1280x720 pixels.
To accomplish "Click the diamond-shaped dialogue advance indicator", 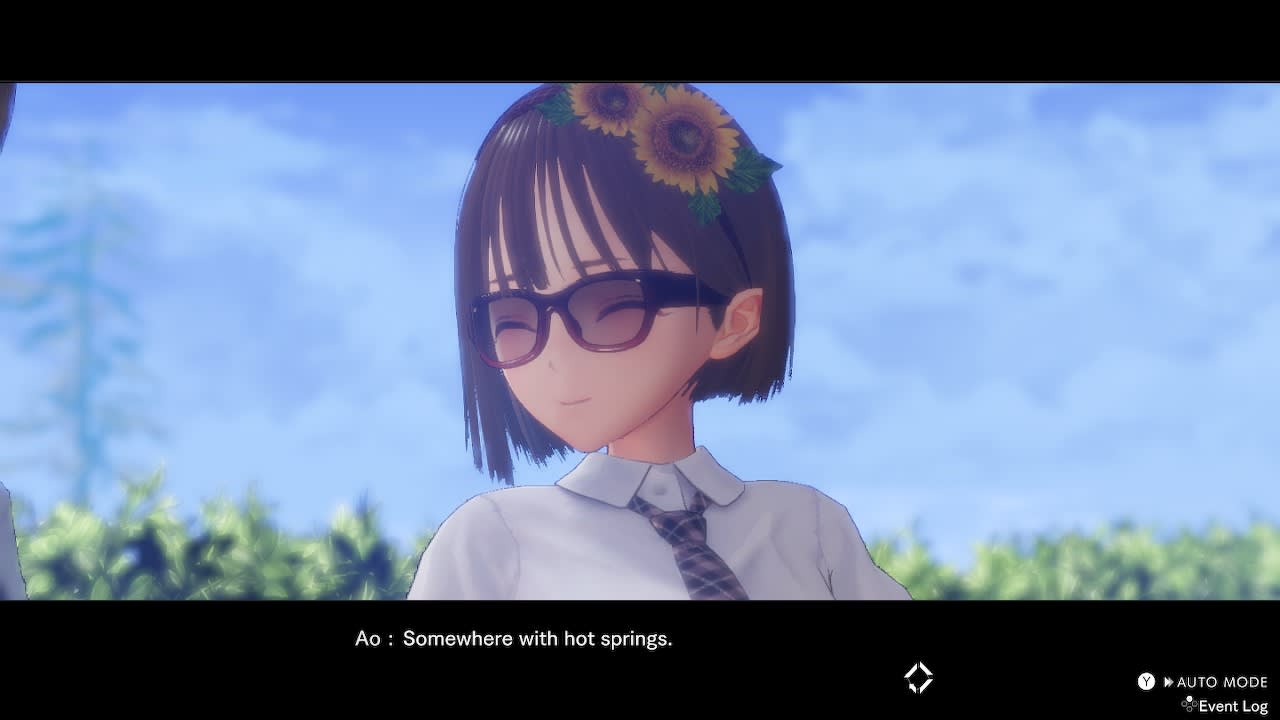I will pos(916,677).
